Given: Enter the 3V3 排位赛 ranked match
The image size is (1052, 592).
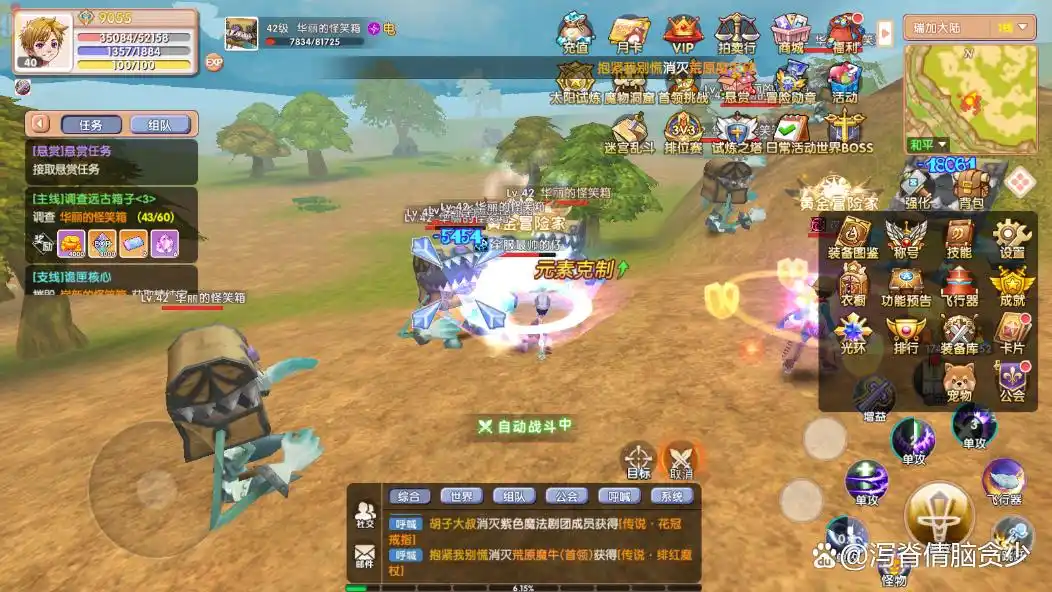Looking at the screenshot, I should 683,133.
